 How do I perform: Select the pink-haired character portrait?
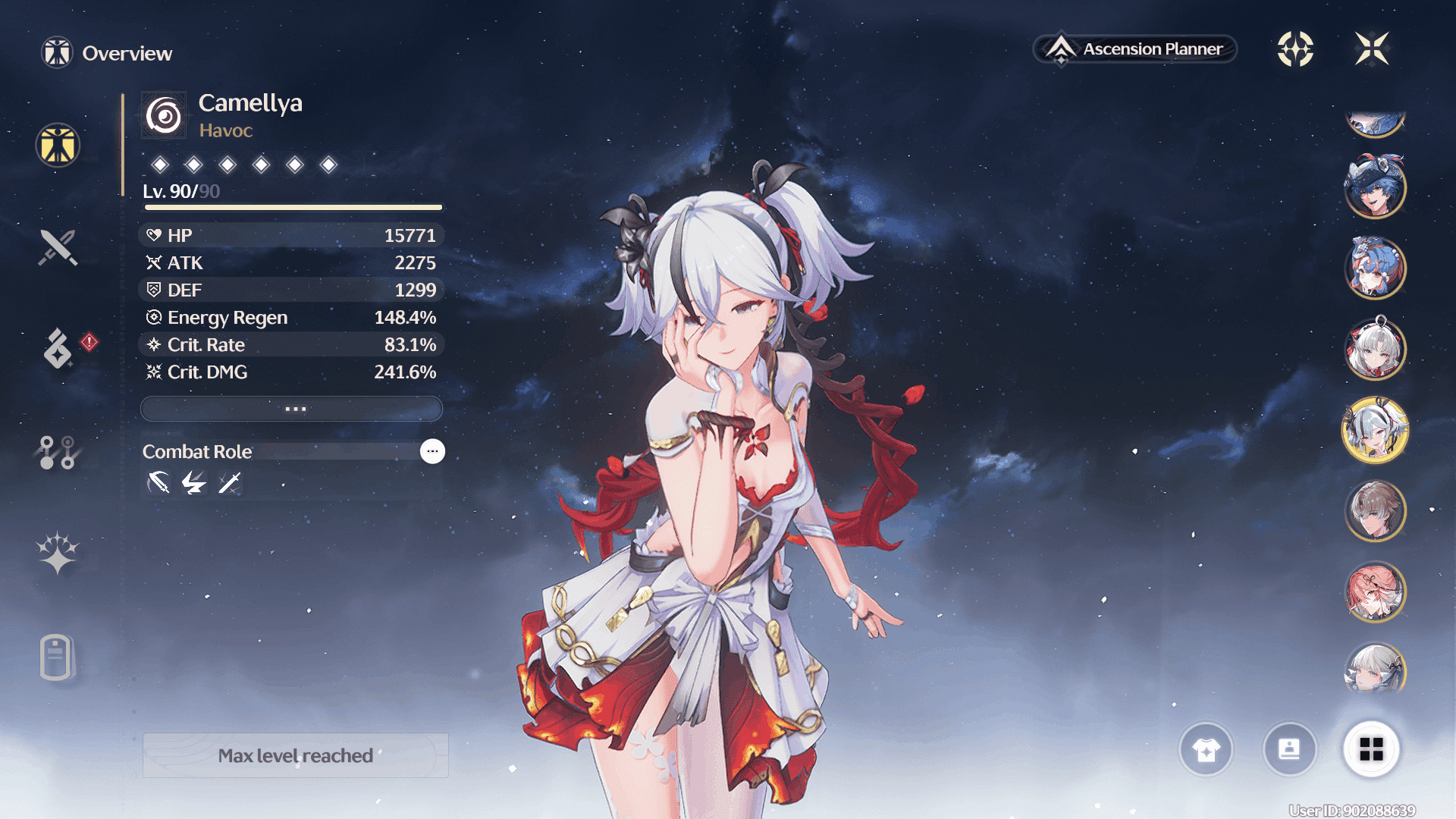click(x=1375, y=592)
